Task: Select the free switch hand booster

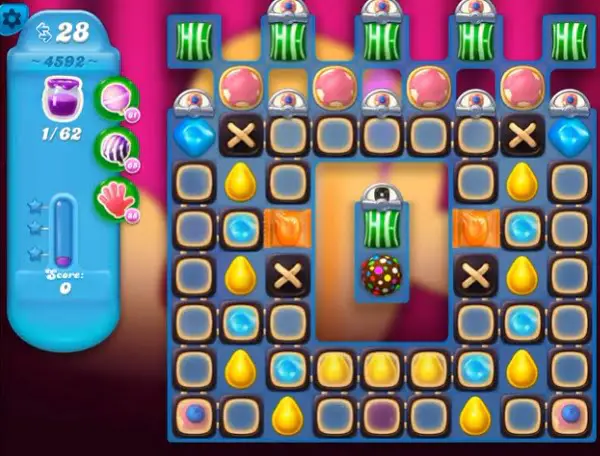Action: click(x=114, y=197)
